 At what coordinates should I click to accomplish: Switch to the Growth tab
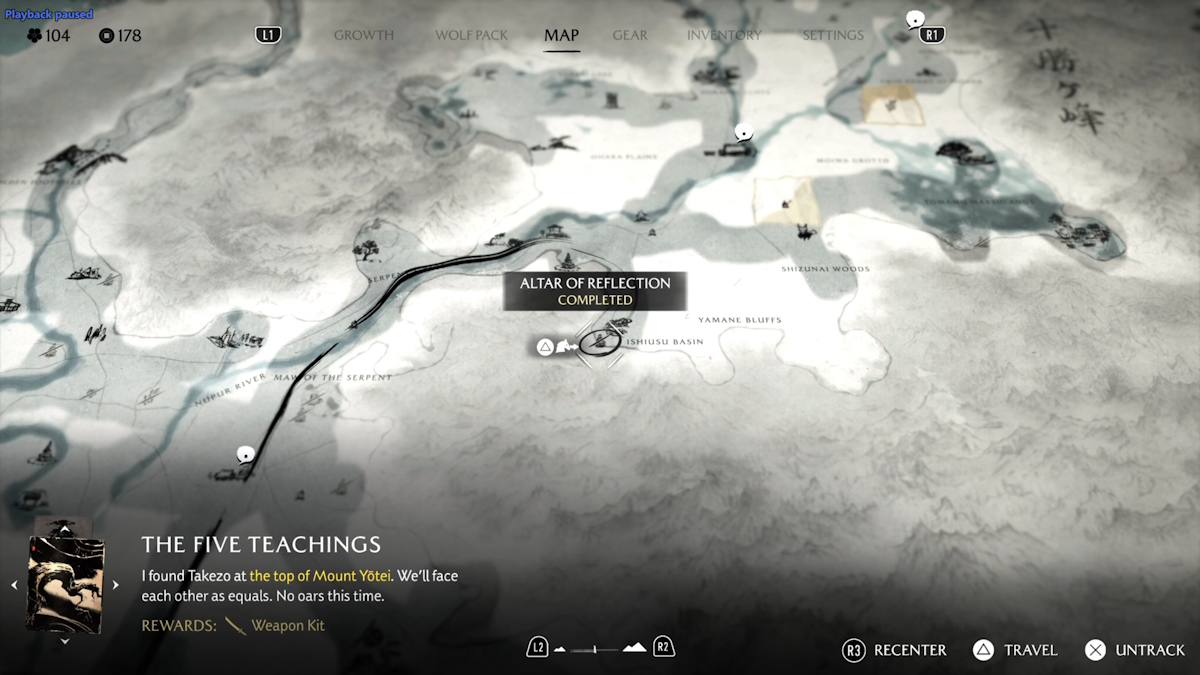coord(364,35)
